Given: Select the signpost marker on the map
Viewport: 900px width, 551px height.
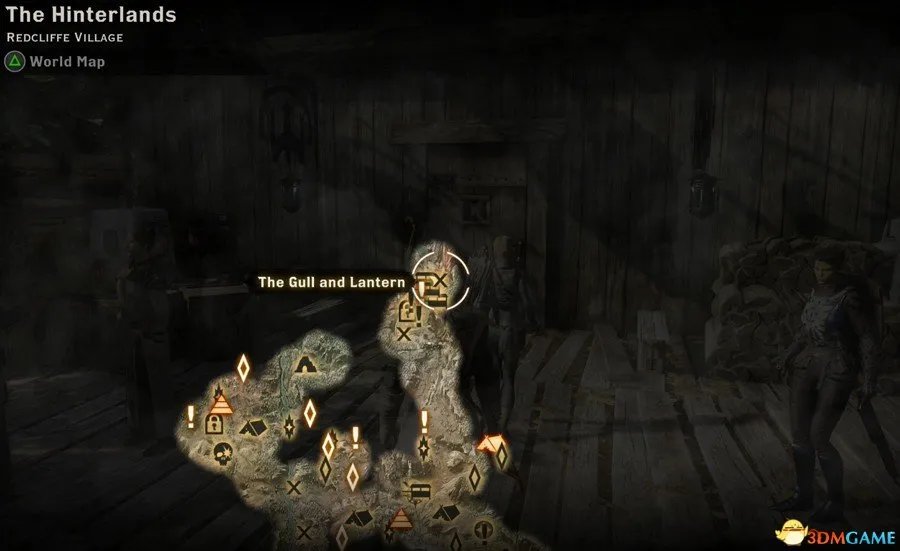Looking at the screenshot, I should 419,490.
